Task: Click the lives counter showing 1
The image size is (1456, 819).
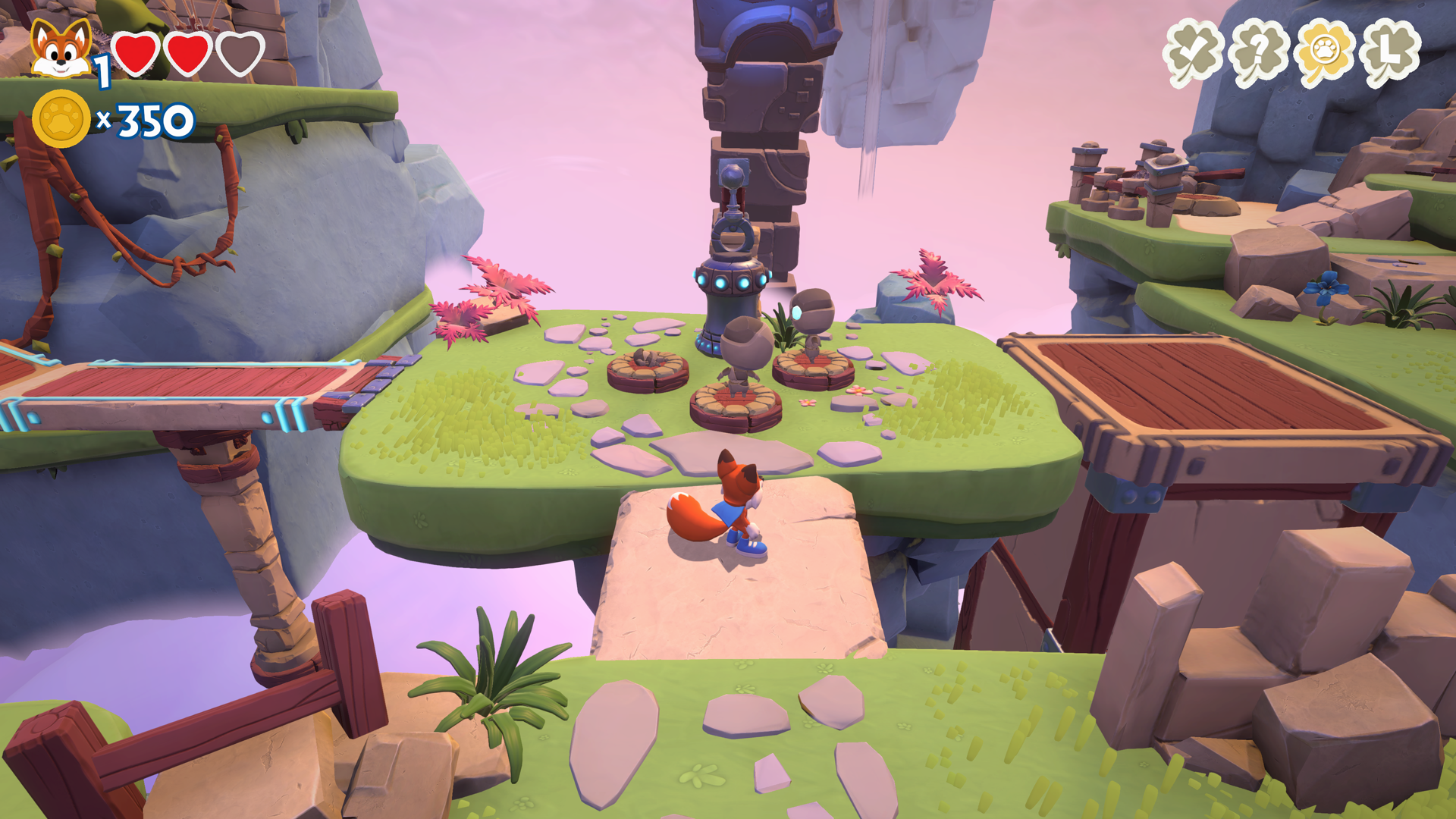Action: tap(101, 72)
